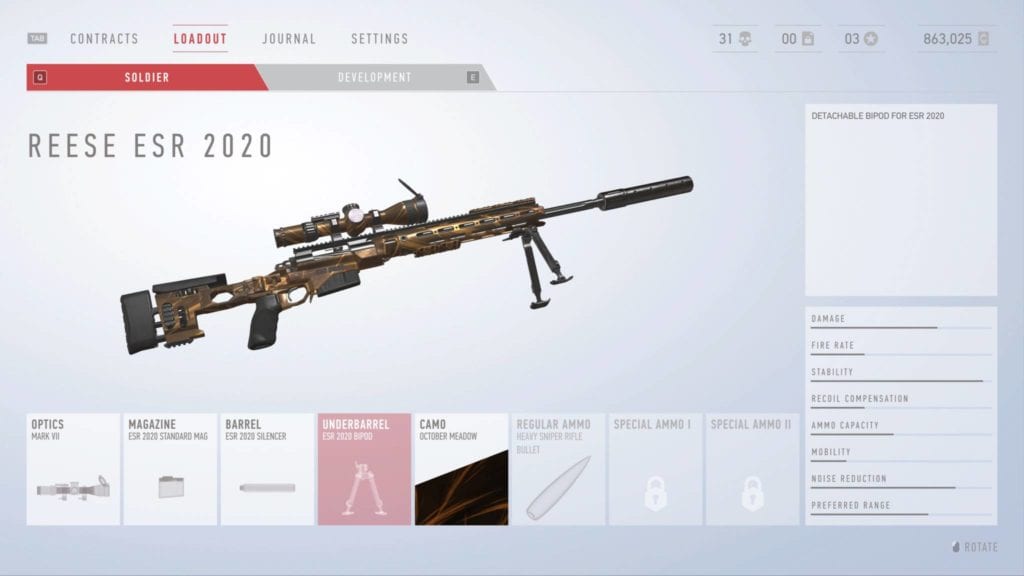Open the Camo October Meadow slot
Viewport: 1024px width, 576px height.
coord(461,469)
